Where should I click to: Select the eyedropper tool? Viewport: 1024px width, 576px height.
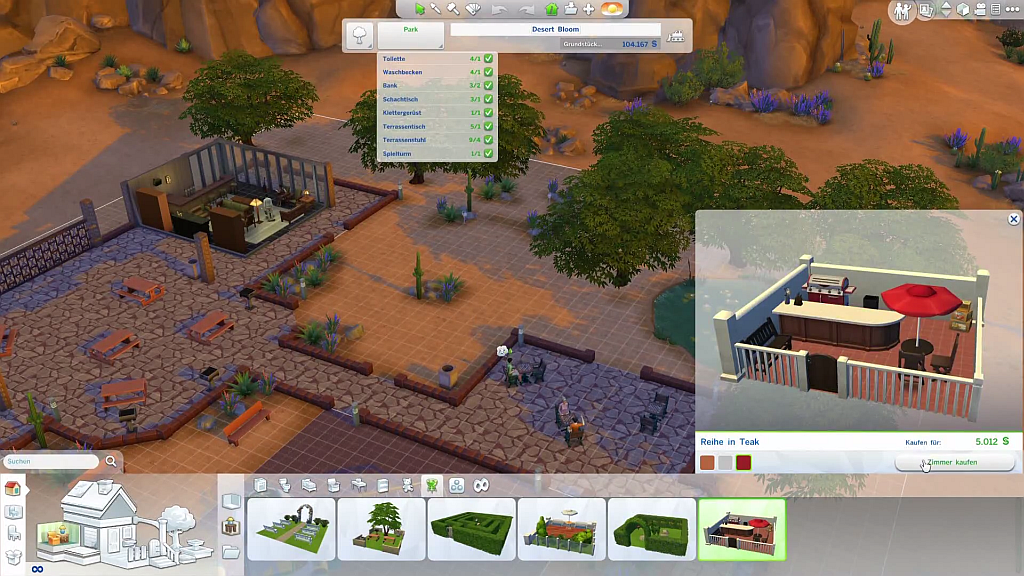pyautogui.click(x=436, y=9)
